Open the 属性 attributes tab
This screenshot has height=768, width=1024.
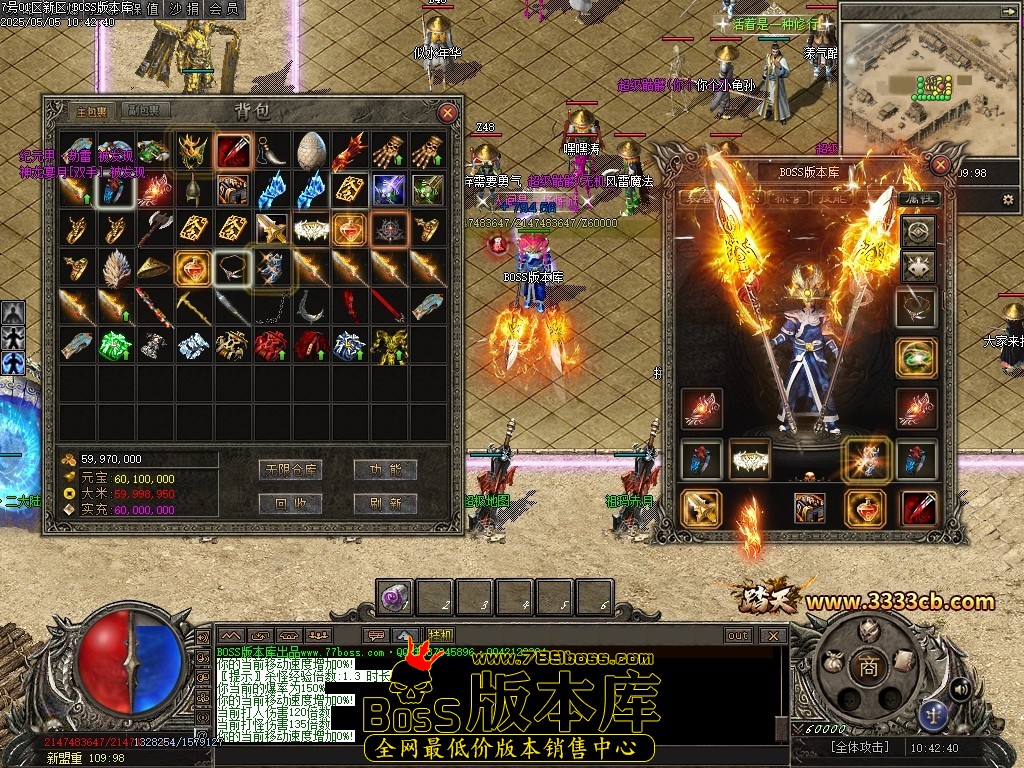point(917,200)
